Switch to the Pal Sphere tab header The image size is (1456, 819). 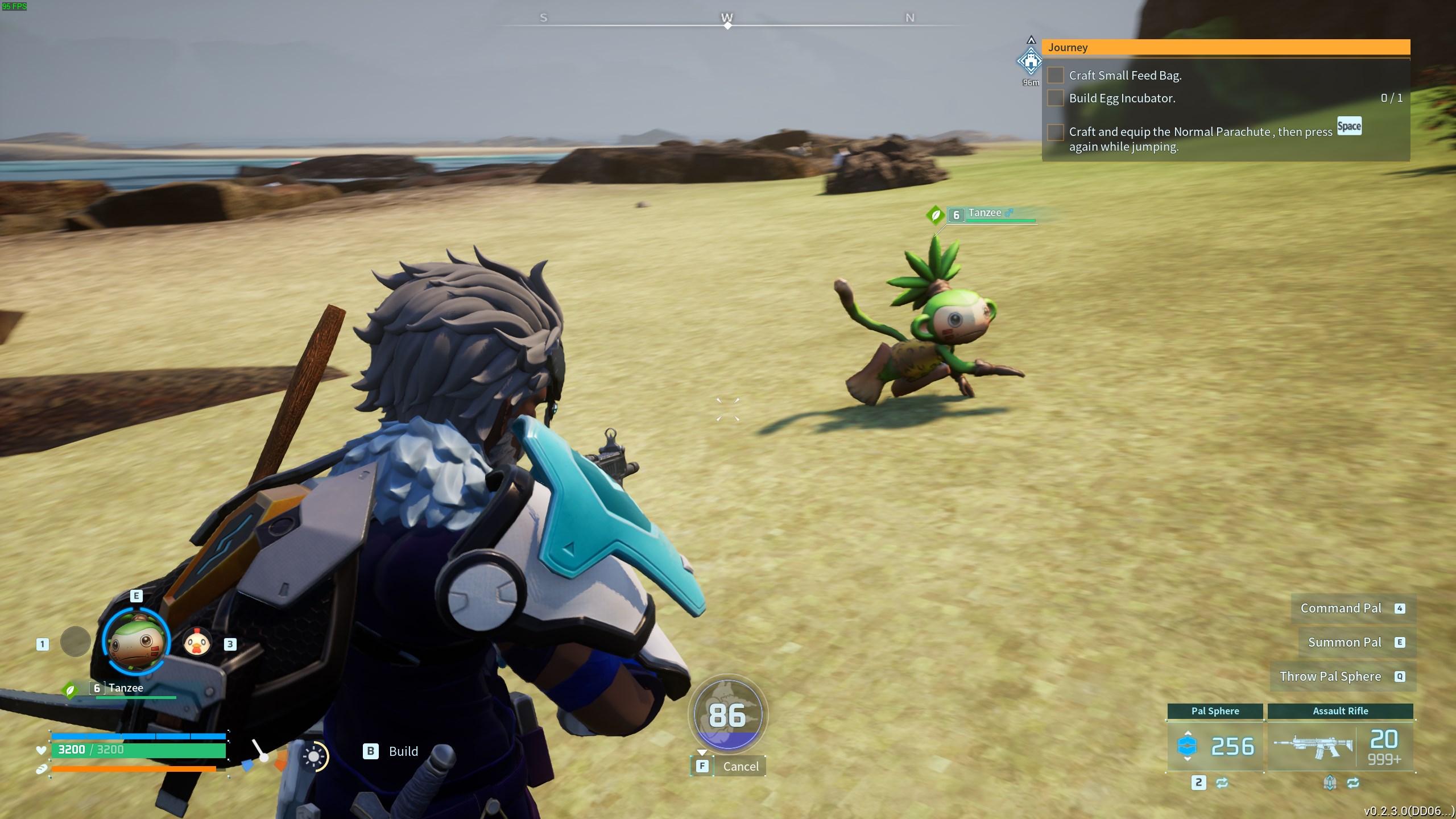click(x=1215, y=711)
